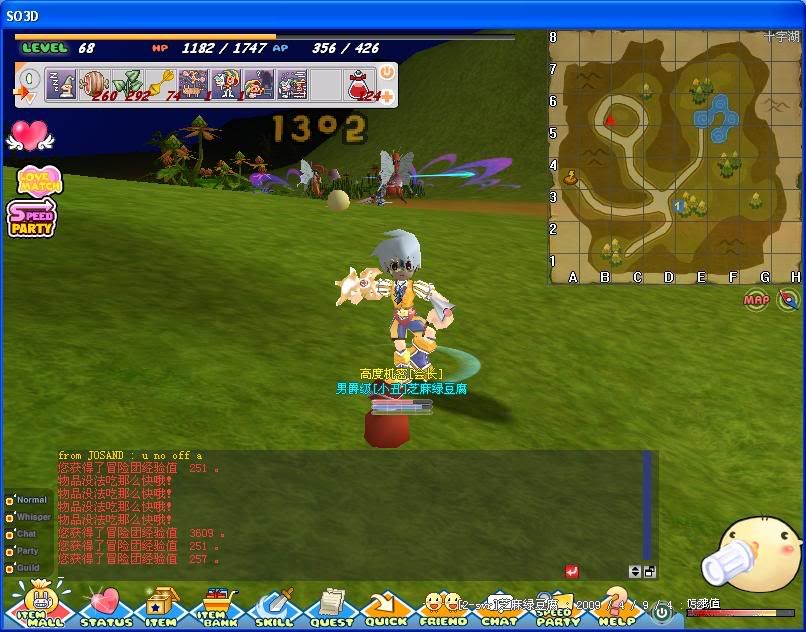The width and height of the screenshot is (806, 632).
Task: Click the compass icon beside MAP
Action: pos(789,299)
